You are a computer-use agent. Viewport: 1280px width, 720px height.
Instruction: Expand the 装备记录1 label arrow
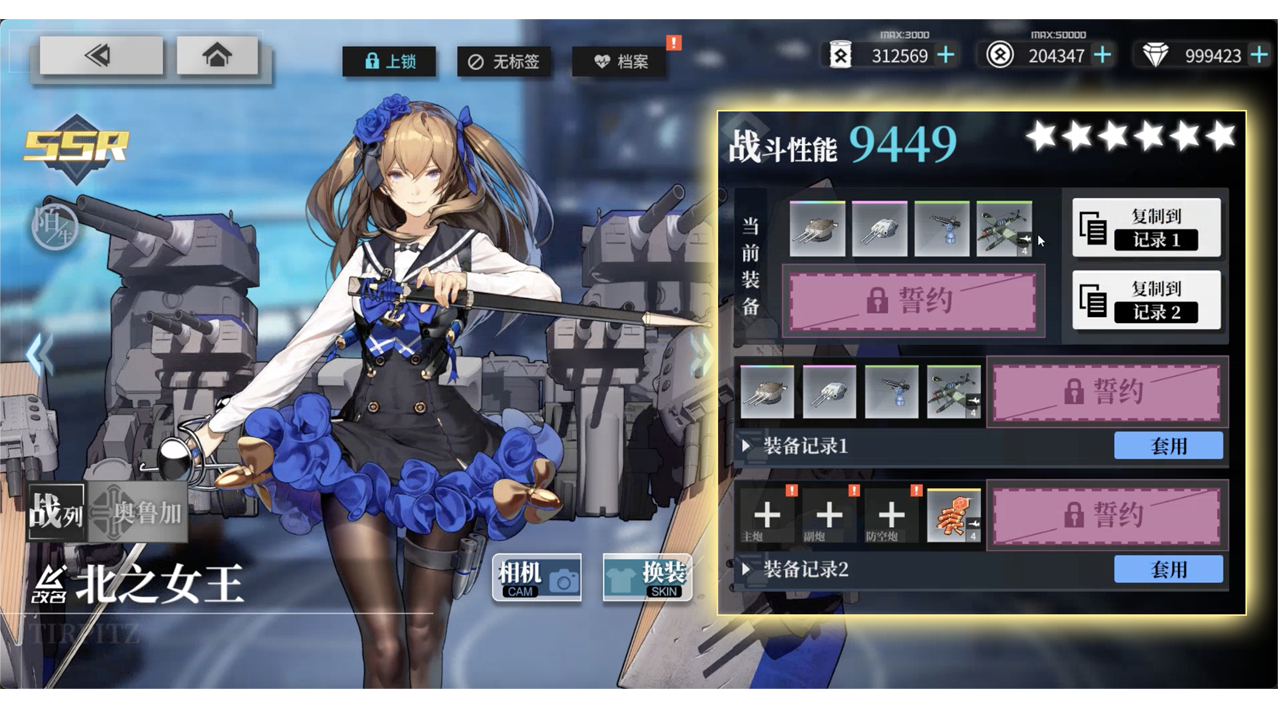(746, 446)
